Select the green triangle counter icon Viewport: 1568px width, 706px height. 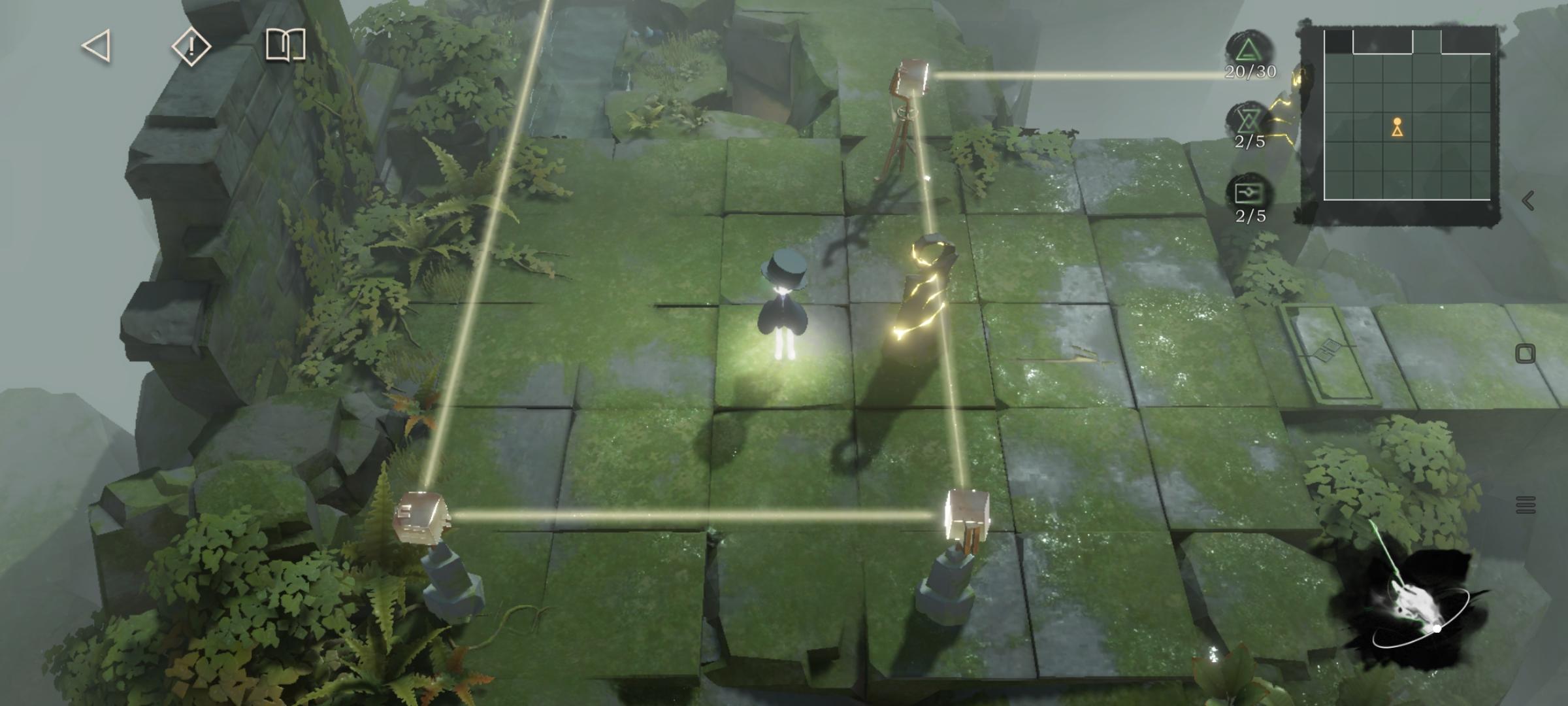pos(1249,50)
